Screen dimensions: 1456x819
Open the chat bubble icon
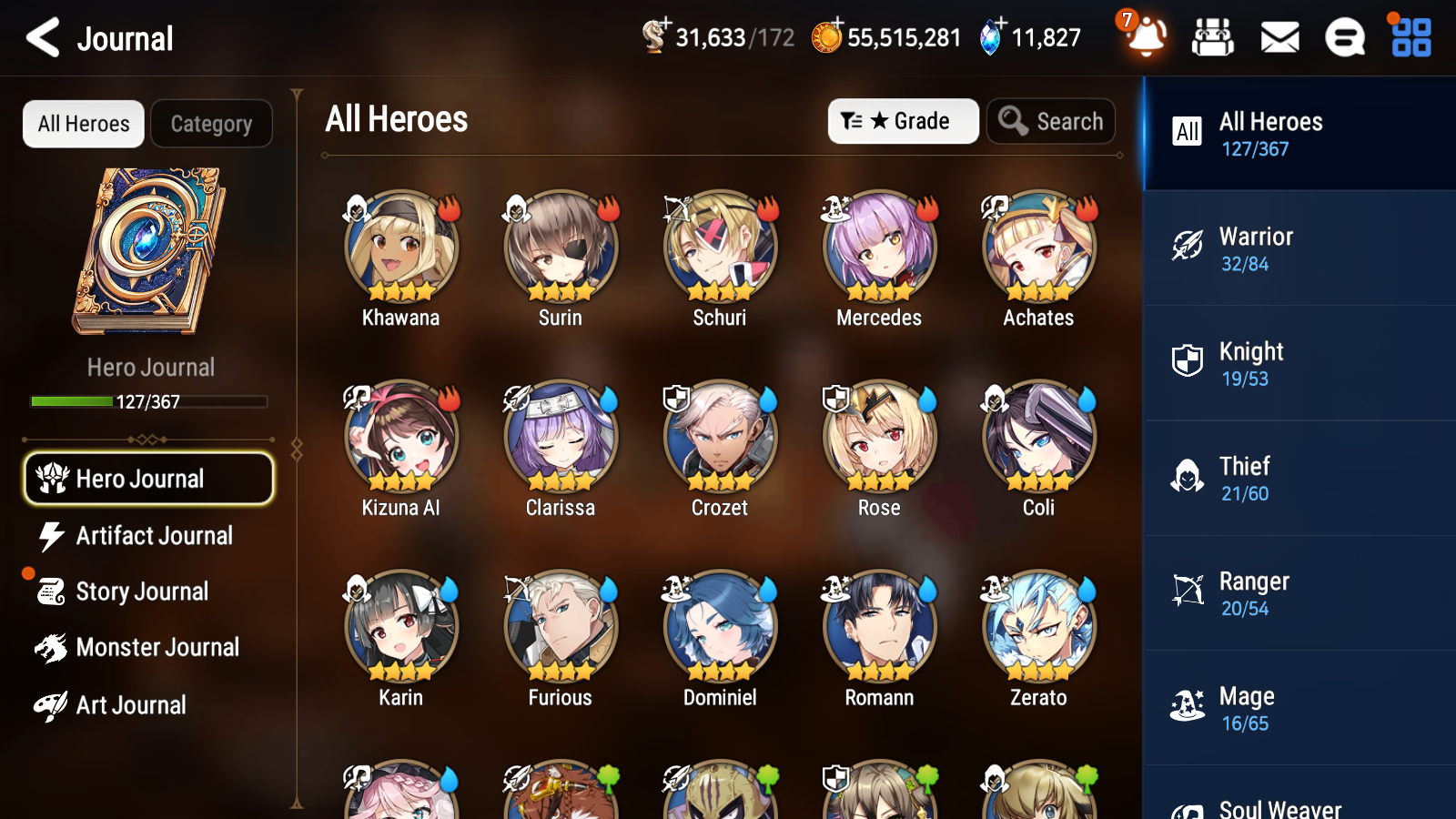pos(1344,38)
